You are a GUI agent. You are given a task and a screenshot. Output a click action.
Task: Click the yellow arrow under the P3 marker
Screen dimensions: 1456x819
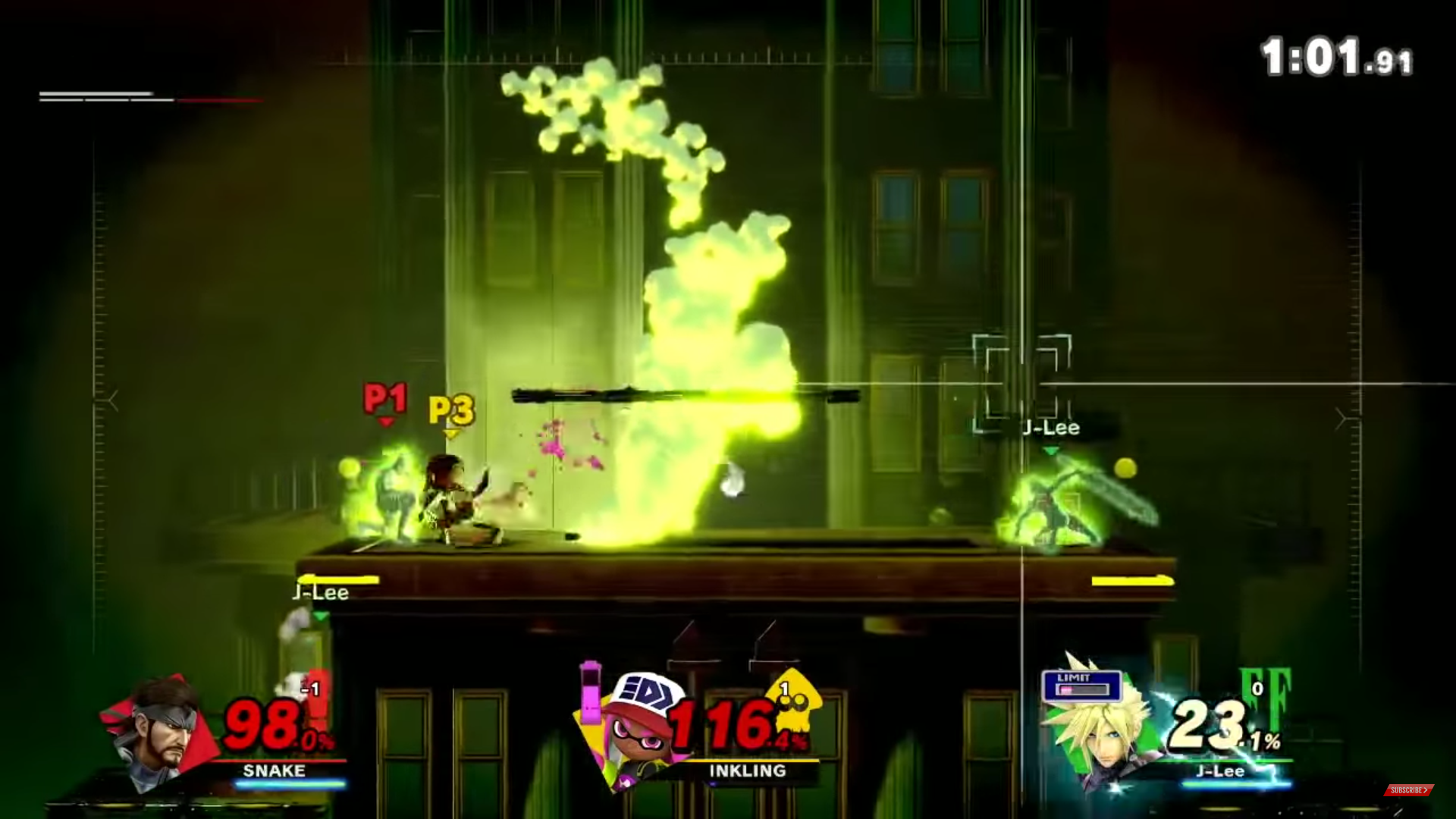click(450, 435)
